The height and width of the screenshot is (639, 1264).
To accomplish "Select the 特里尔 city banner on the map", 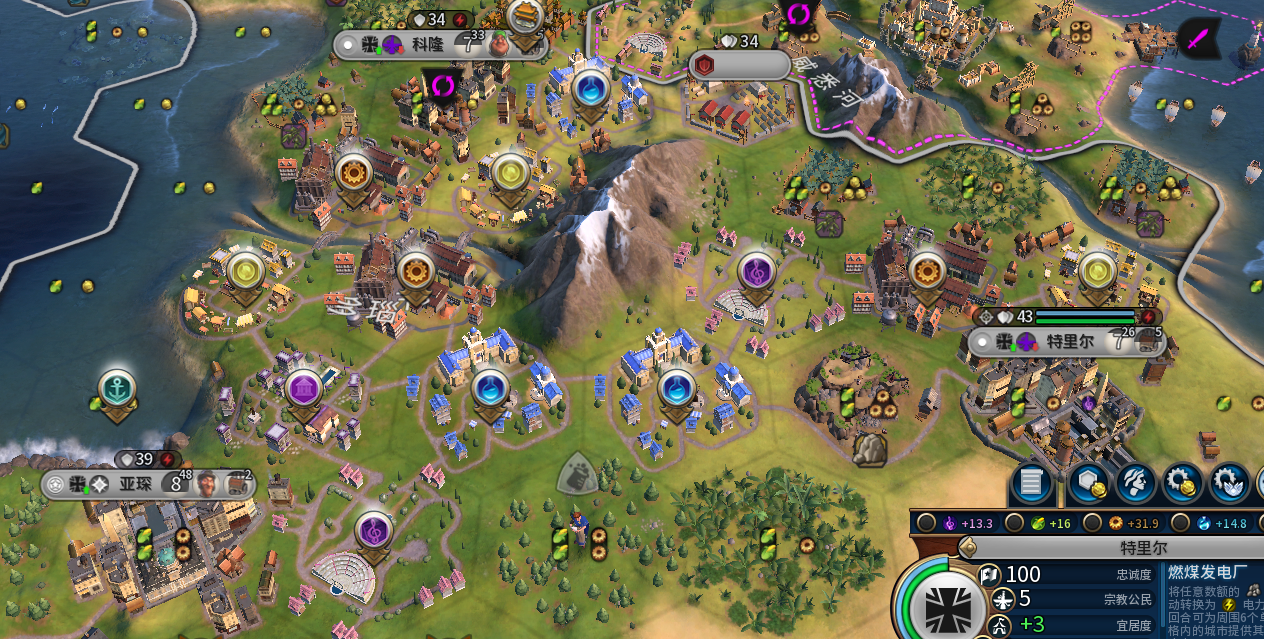I will click(1066, 342).
